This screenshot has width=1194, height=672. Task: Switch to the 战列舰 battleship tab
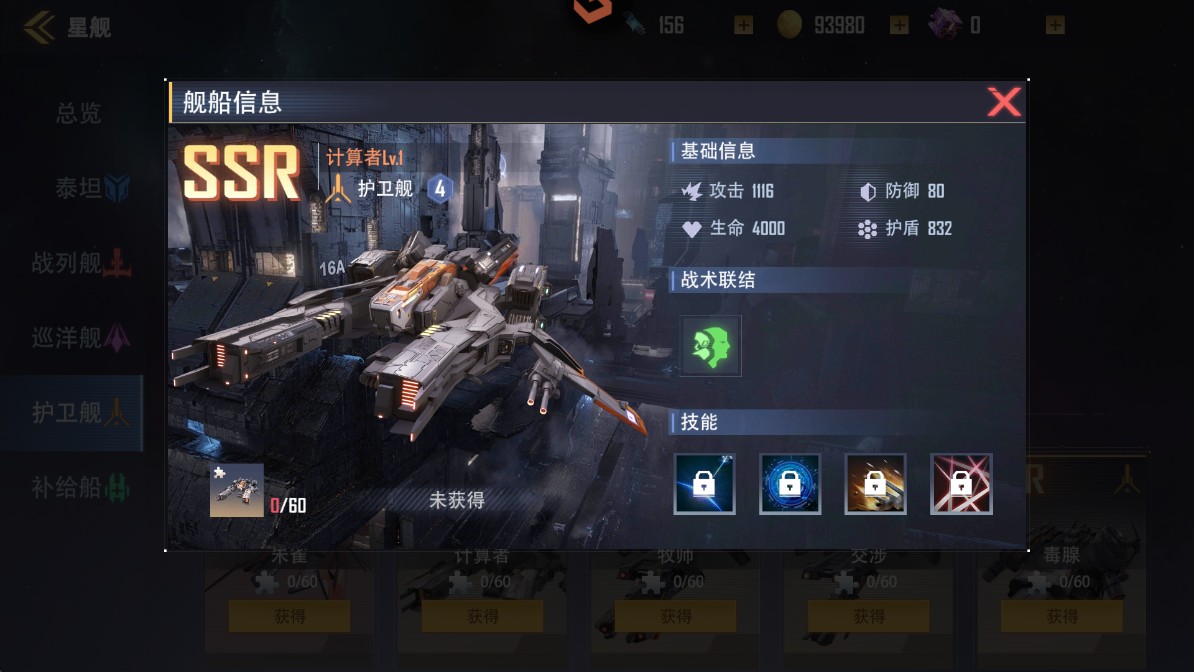pyautogui.click(x=82, y=263)
